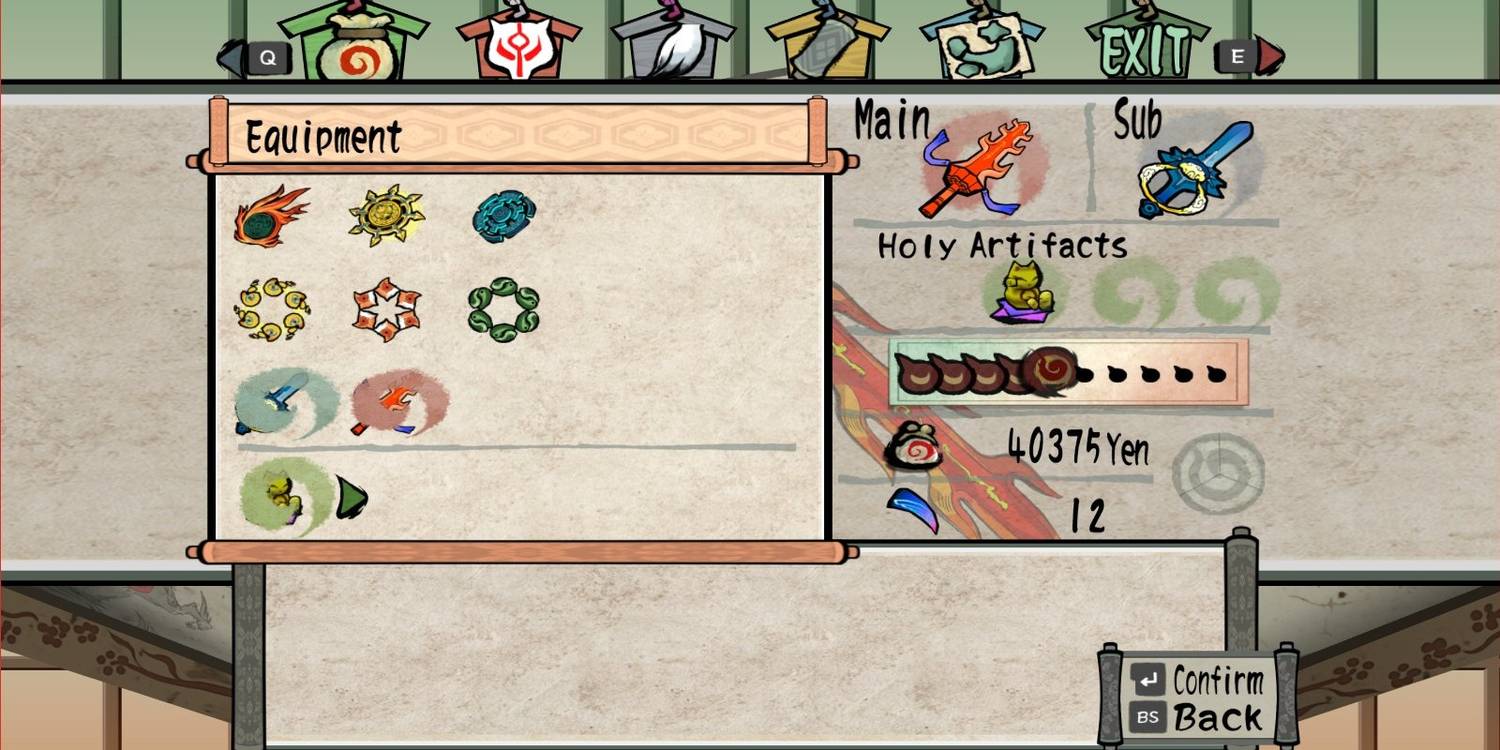
Task: Select the golden sun reflector
Action: (385, 213)
